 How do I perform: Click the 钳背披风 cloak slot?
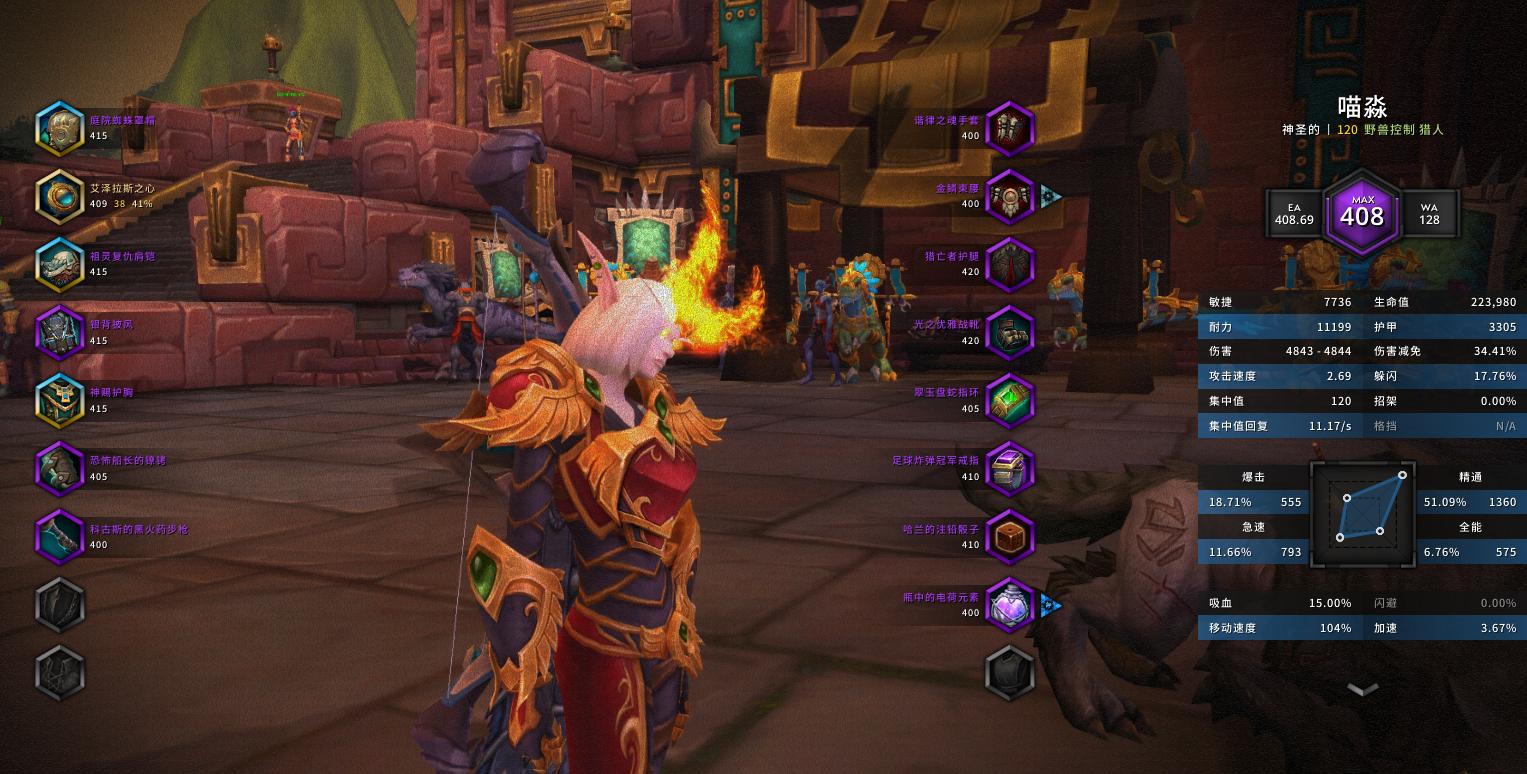[60, 332]
